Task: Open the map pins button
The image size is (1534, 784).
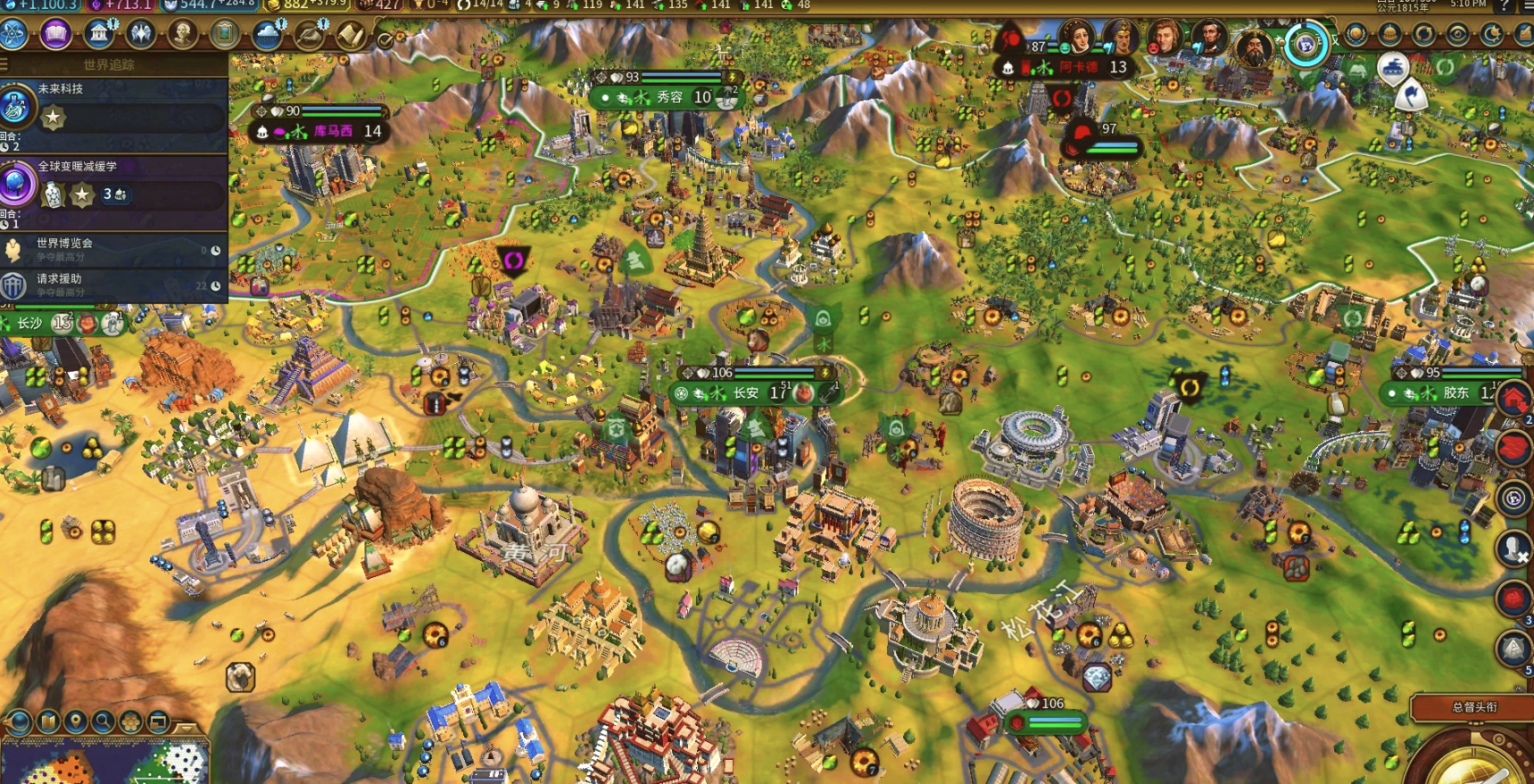Action: tap(75, 721)
